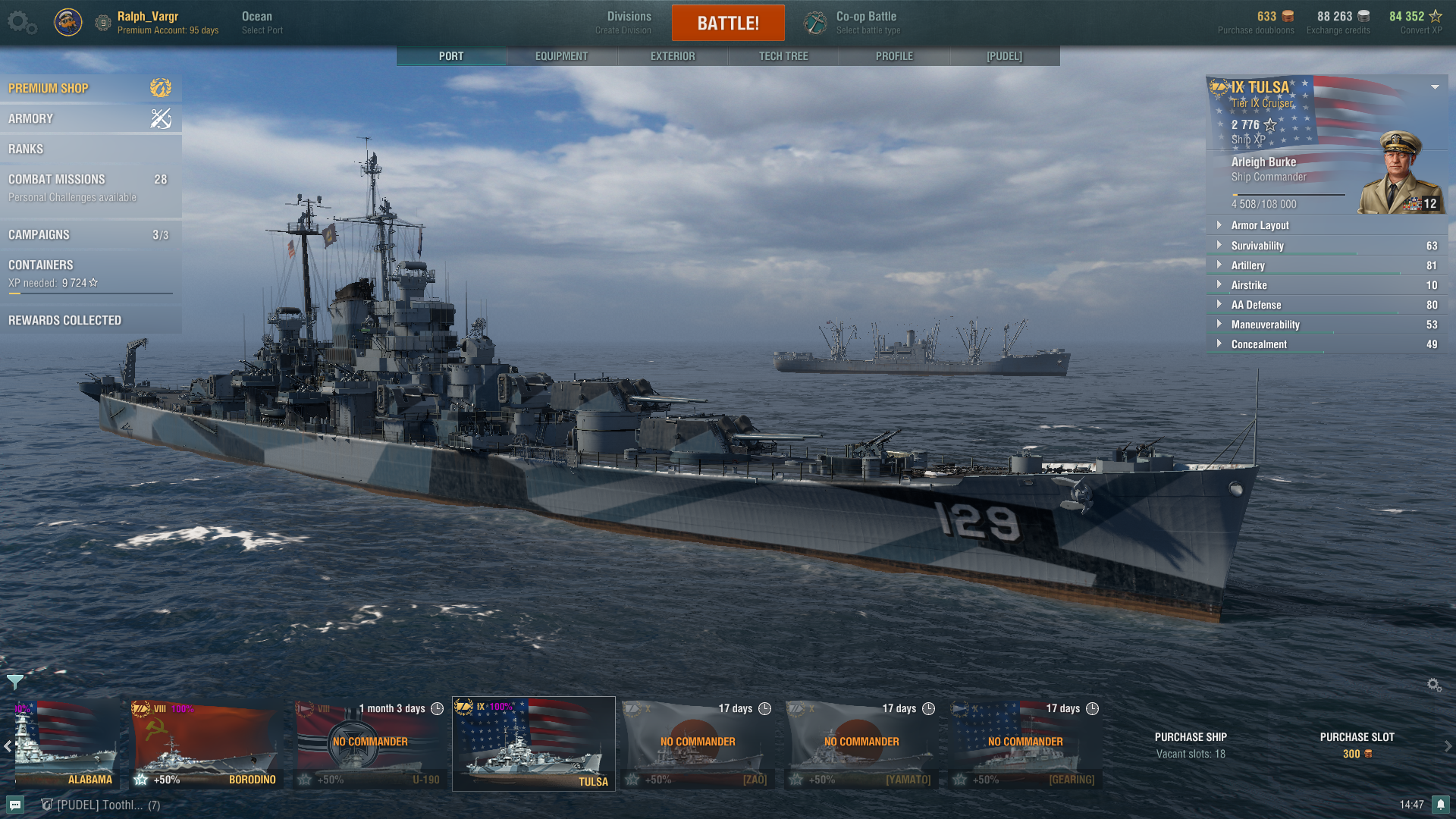
Task: Select the Alabama ship in carousel
Action: point(67,745)
